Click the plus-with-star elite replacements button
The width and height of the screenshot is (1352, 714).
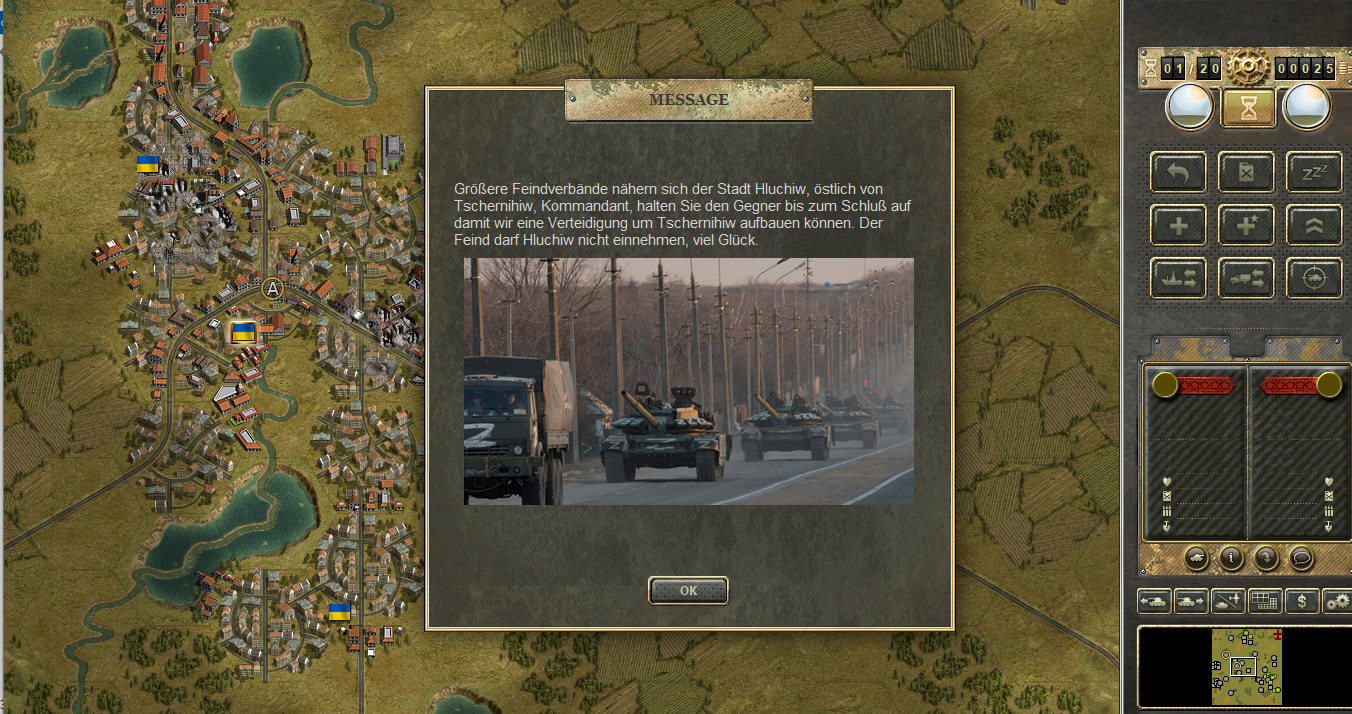coord(1245,225)
